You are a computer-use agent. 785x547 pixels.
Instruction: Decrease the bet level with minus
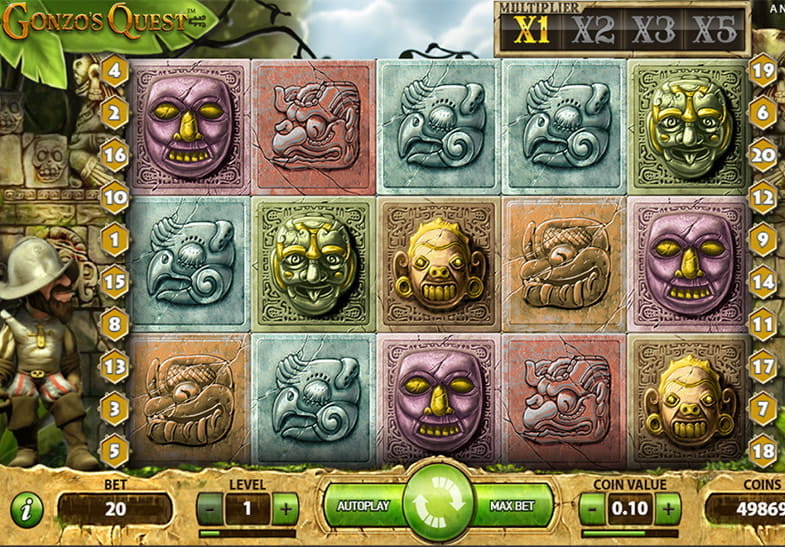(207, 508)
